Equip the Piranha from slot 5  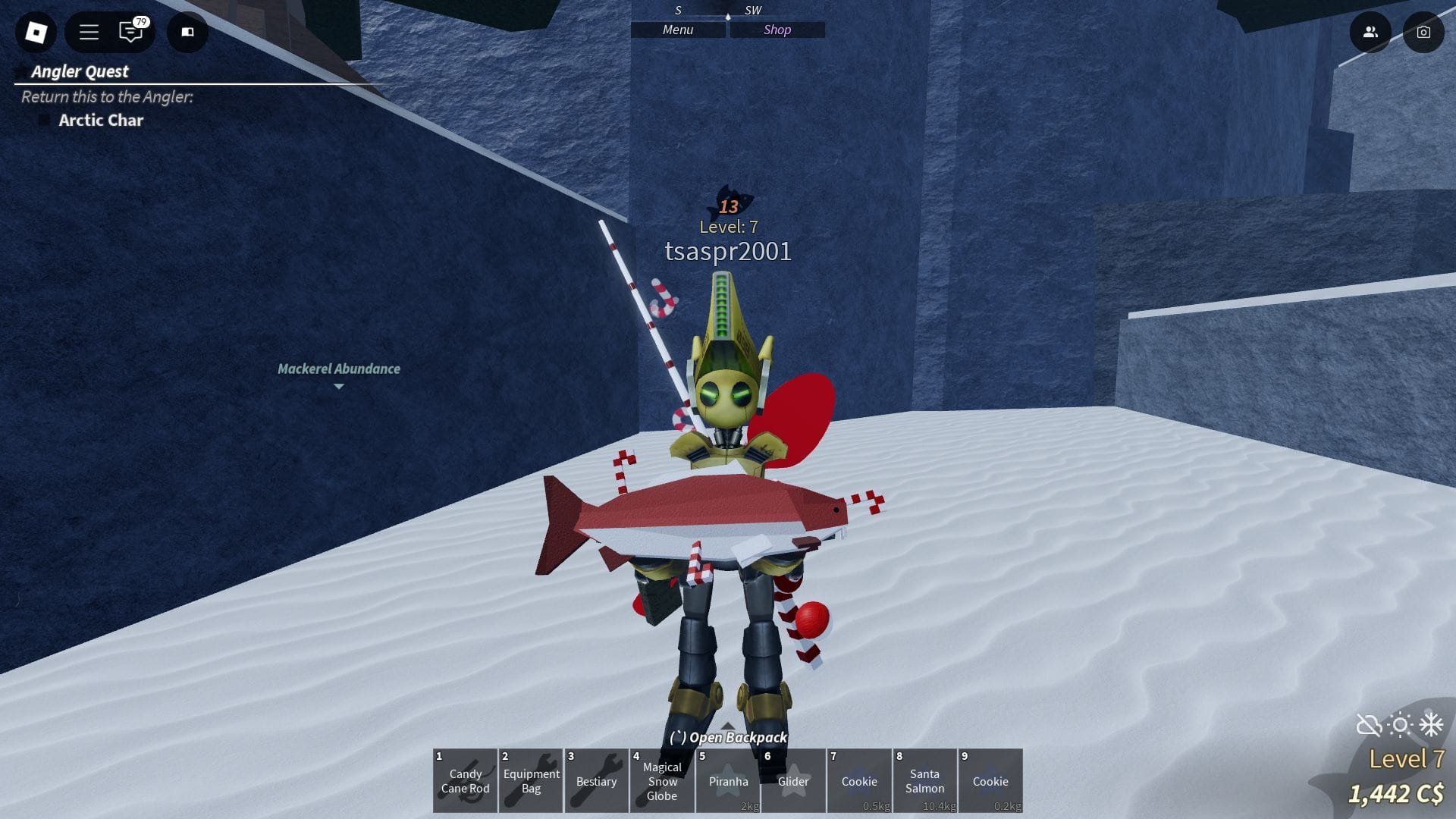728,780
